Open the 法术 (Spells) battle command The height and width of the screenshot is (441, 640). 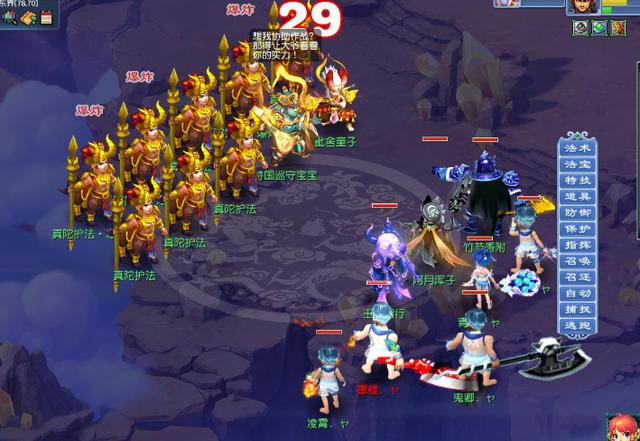(x=578, y=148)
